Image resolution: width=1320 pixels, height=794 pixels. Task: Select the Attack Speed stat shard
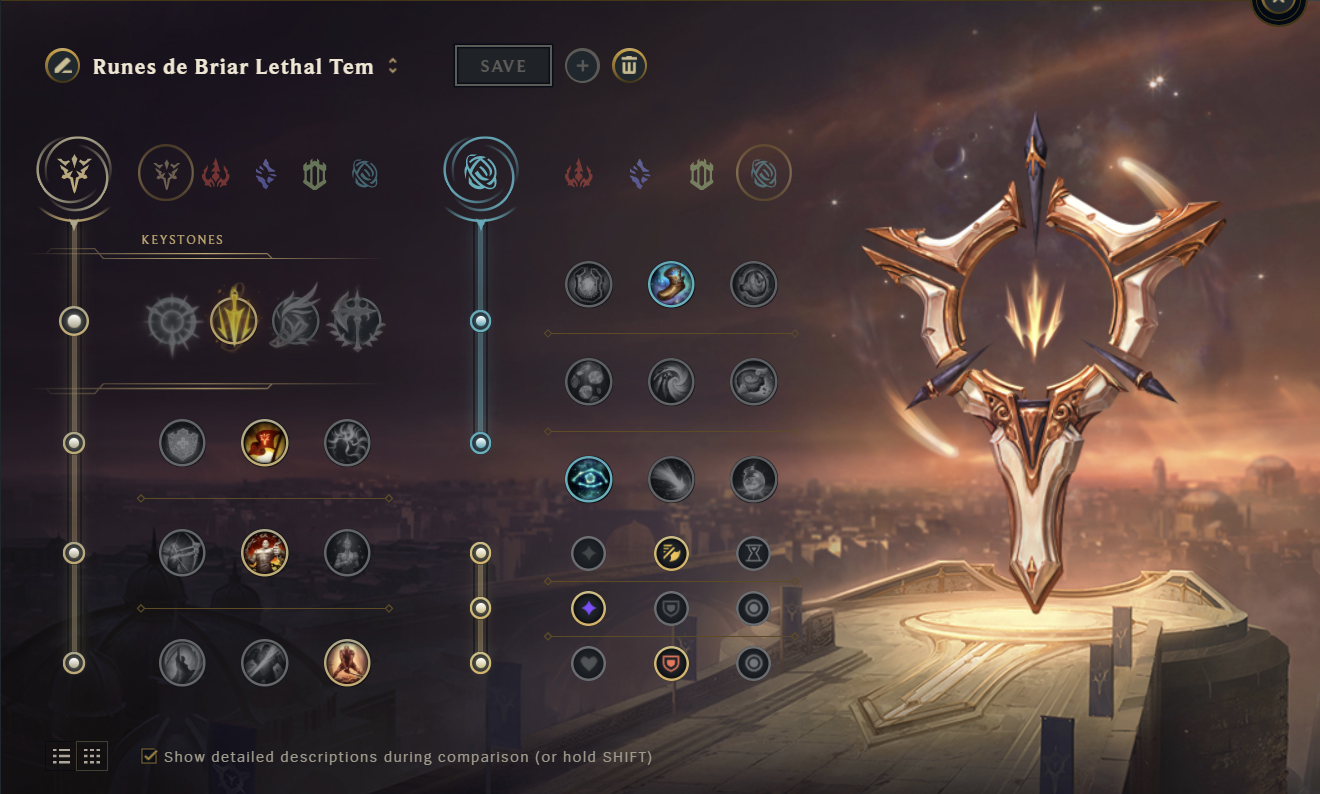pos(671,553)
